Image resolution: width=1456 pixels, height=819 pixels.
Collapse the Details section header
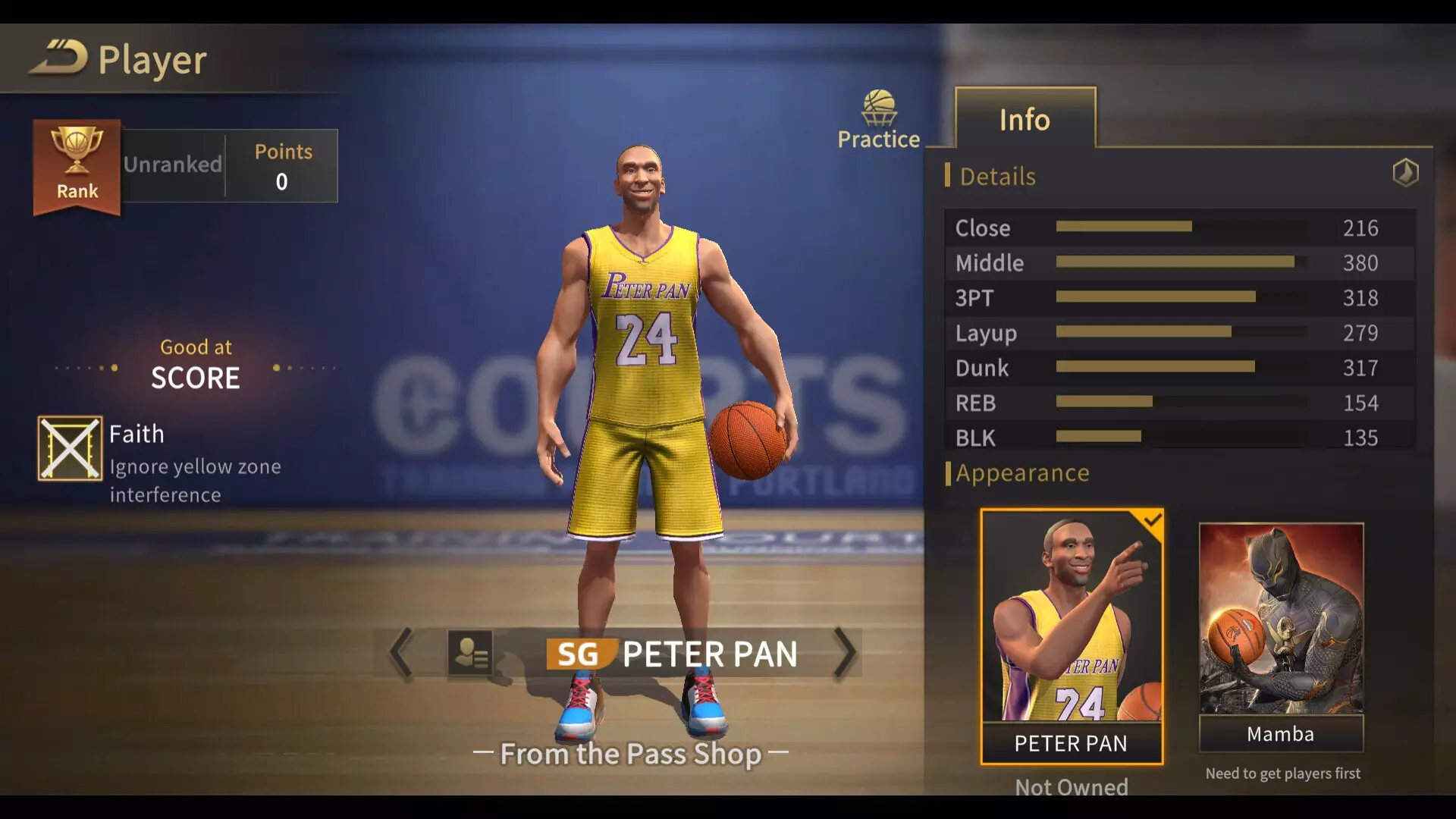click(996, 176)
